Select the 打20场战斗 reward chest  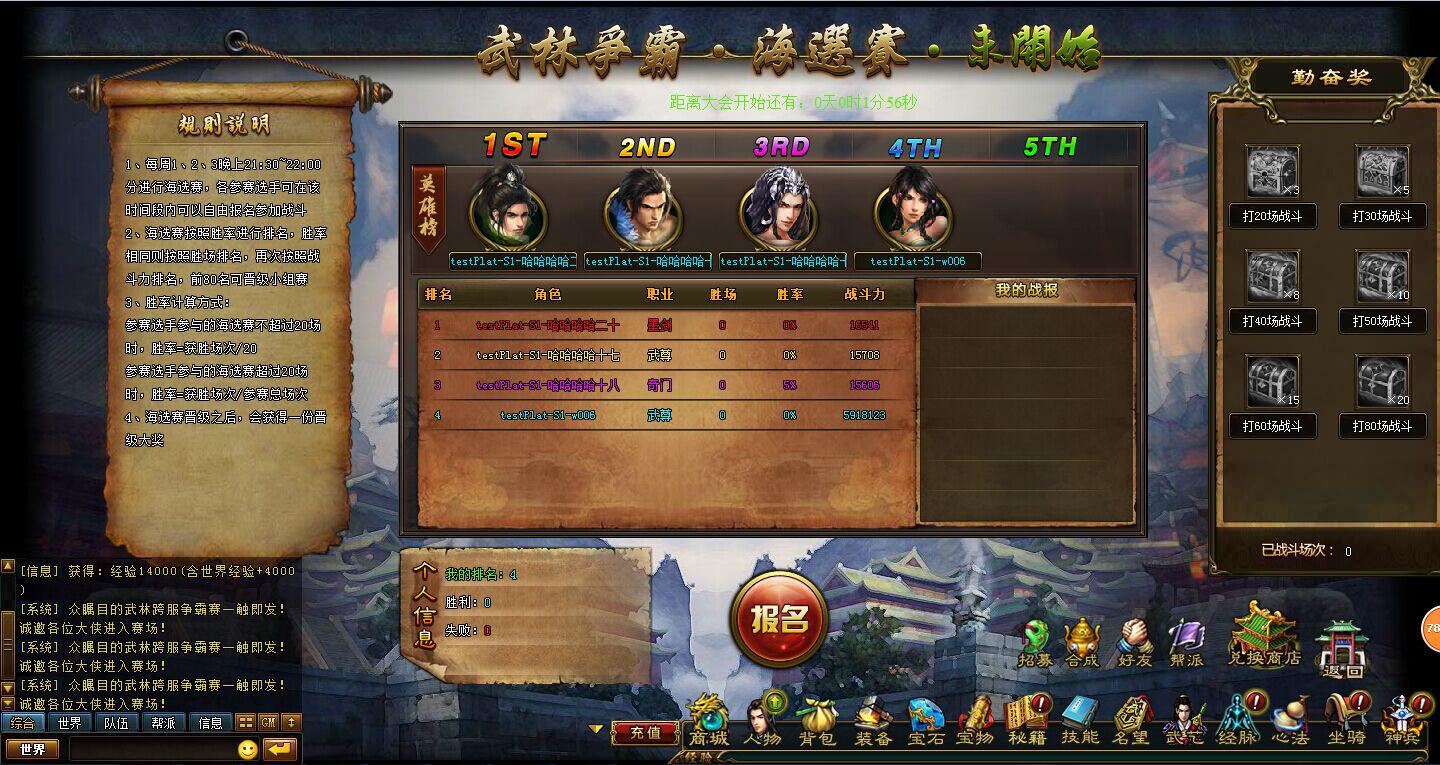tap(1272, 173)
